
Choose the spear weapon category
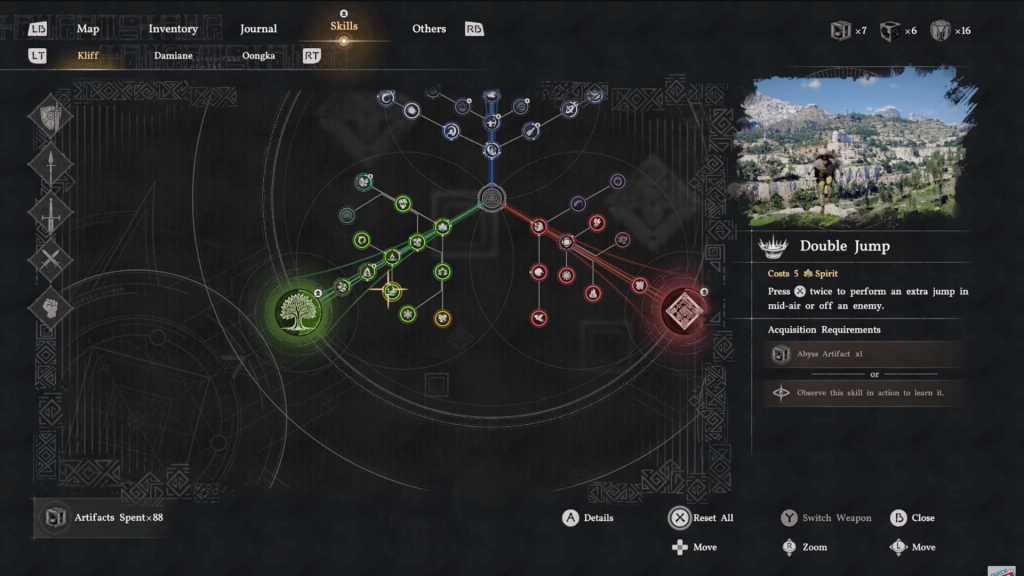(50, 164)
